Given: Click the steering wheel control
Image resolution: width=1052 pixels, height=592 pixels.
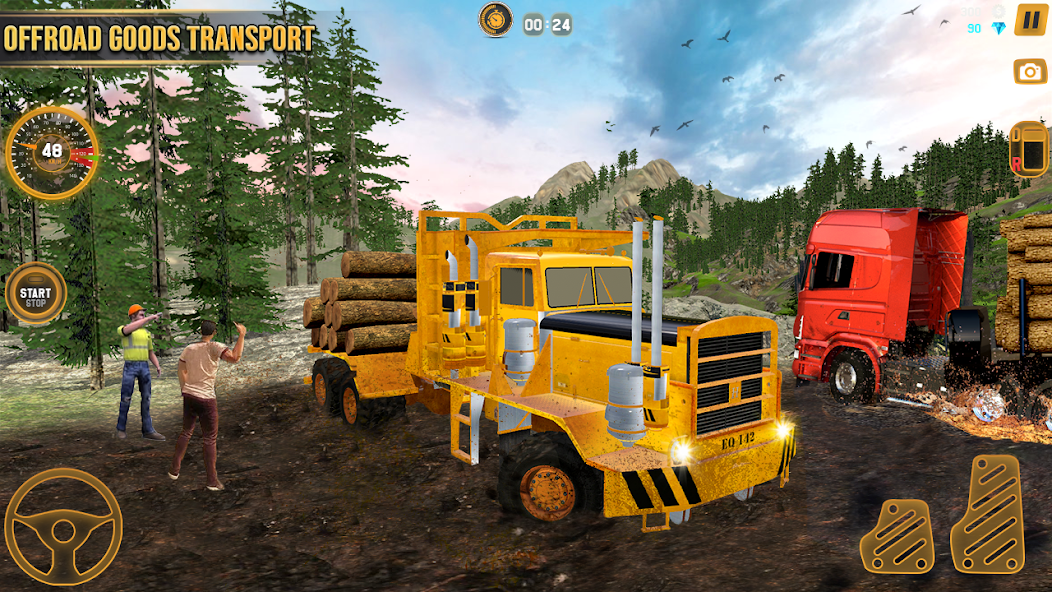Looking at the screenshot, I should [x=63, y=526].
